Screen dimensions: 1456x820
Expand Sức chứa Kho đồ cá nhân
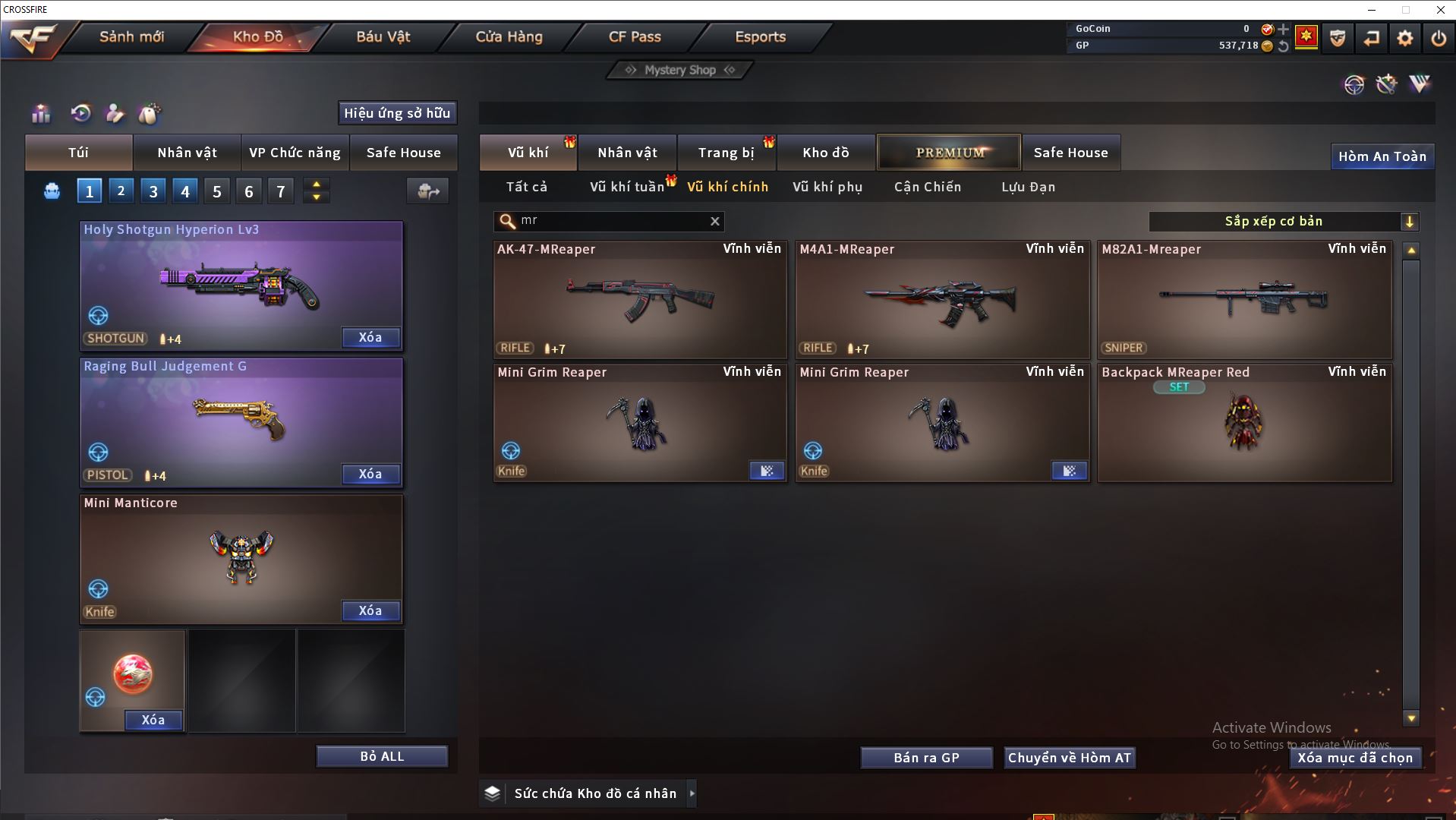pos(692,793)
